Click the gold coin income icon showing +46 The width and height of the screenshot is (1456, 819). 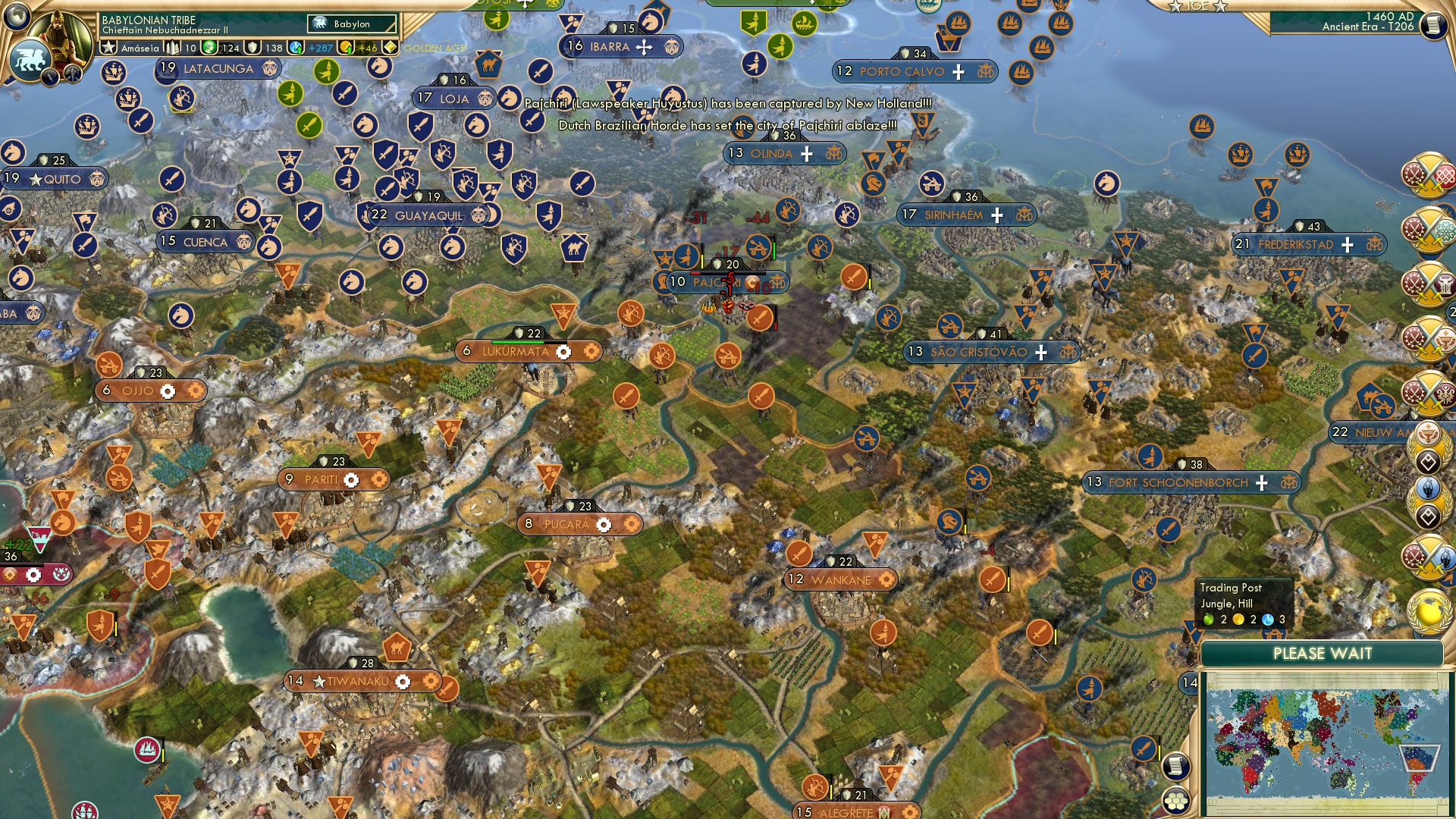click(x=345, y=48)
